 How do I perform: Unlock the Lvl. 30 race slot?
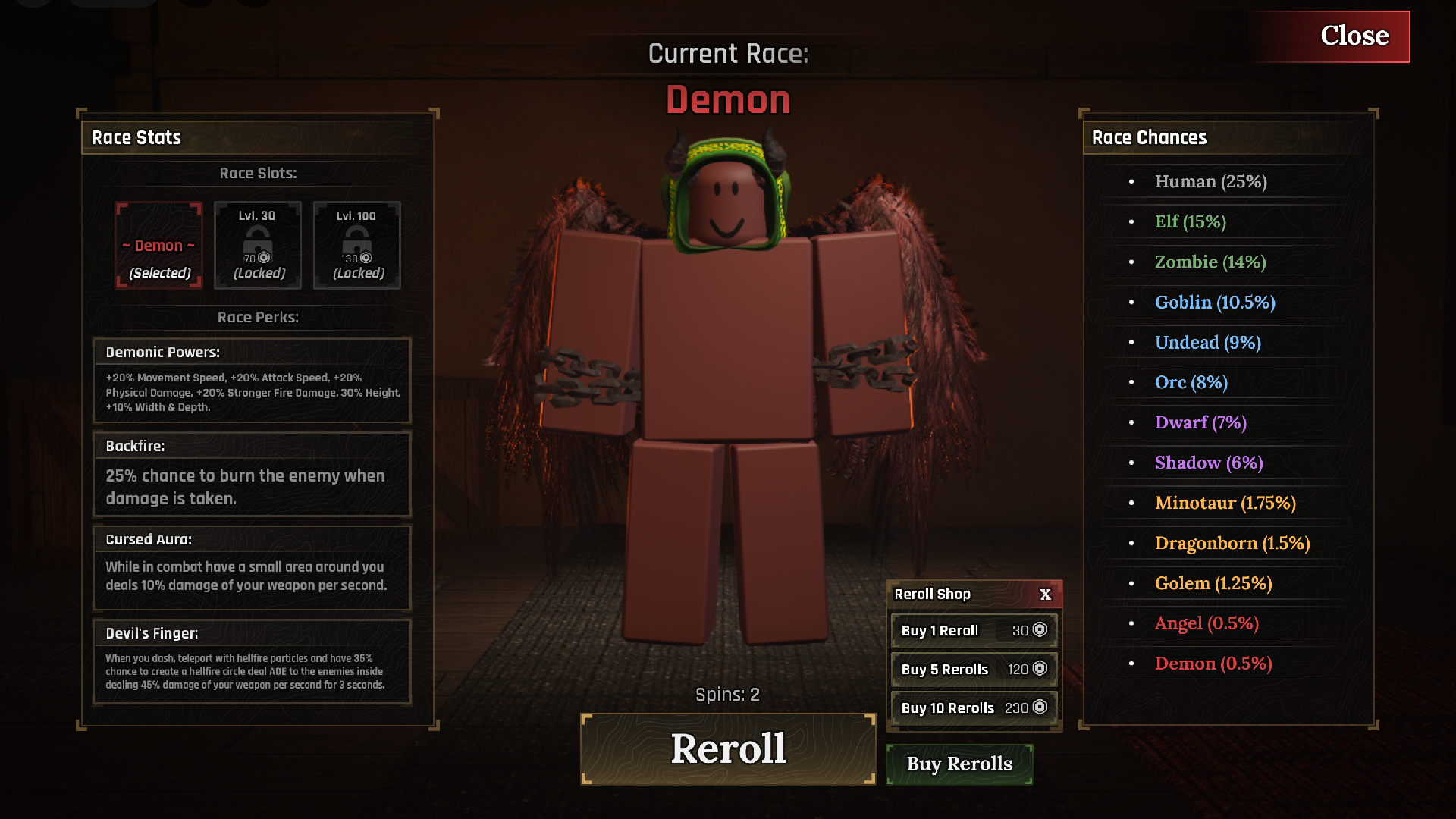[x=258, y=245]
